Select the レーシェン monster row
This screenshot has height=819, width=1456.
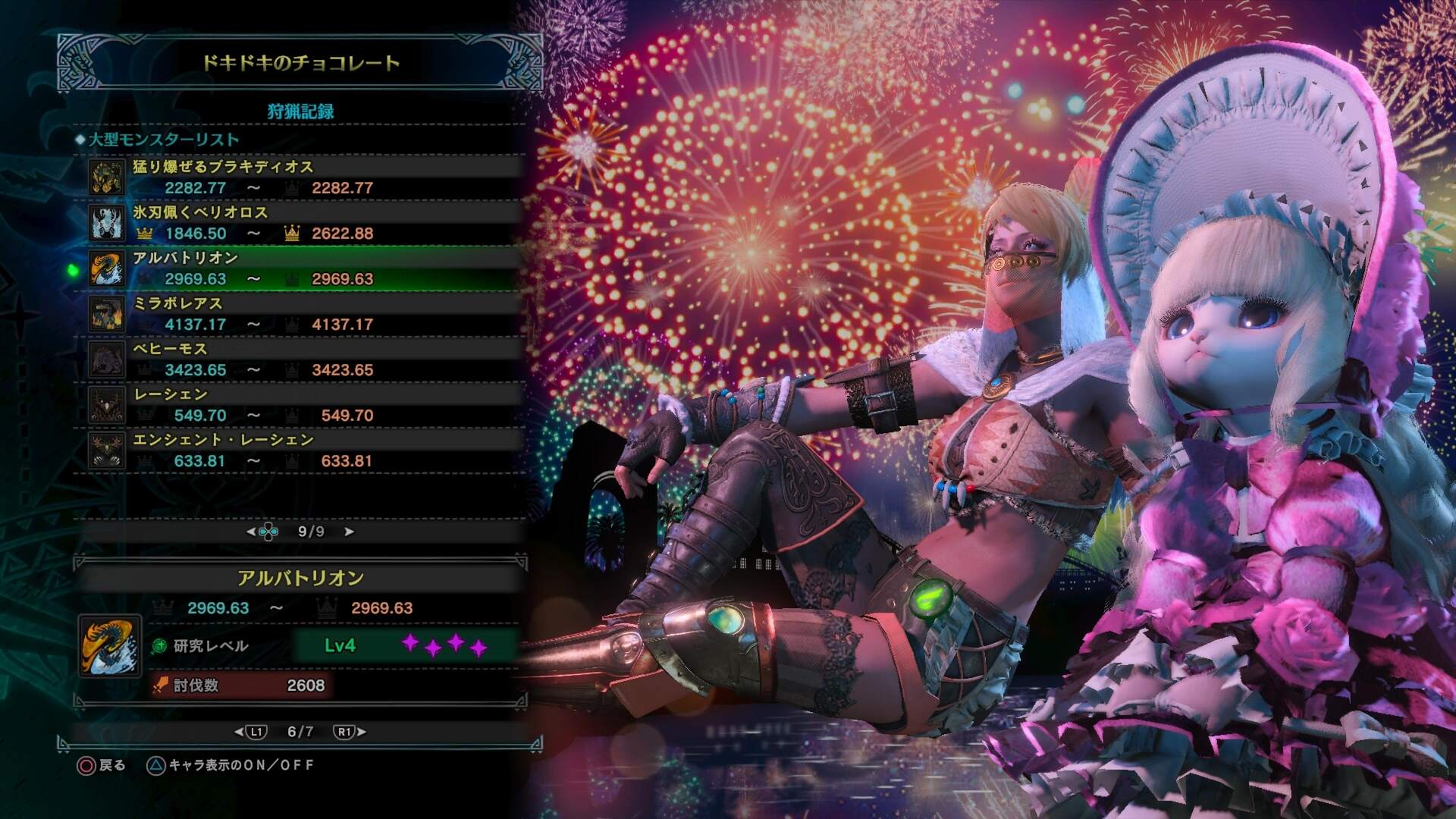click(x=303, y=405)
